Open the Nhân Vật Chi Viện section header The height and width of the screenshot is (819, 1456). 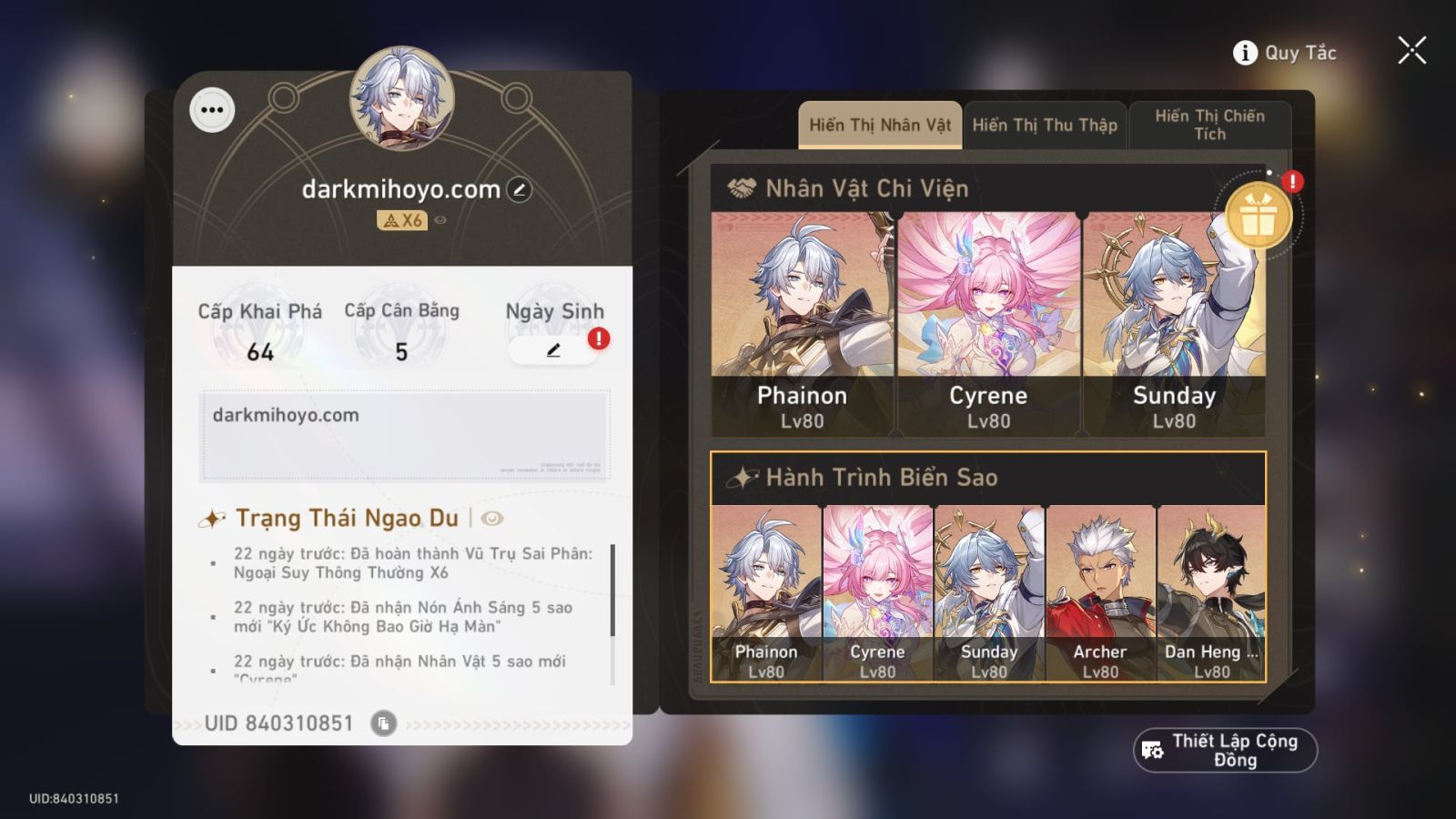coord(864,188)
